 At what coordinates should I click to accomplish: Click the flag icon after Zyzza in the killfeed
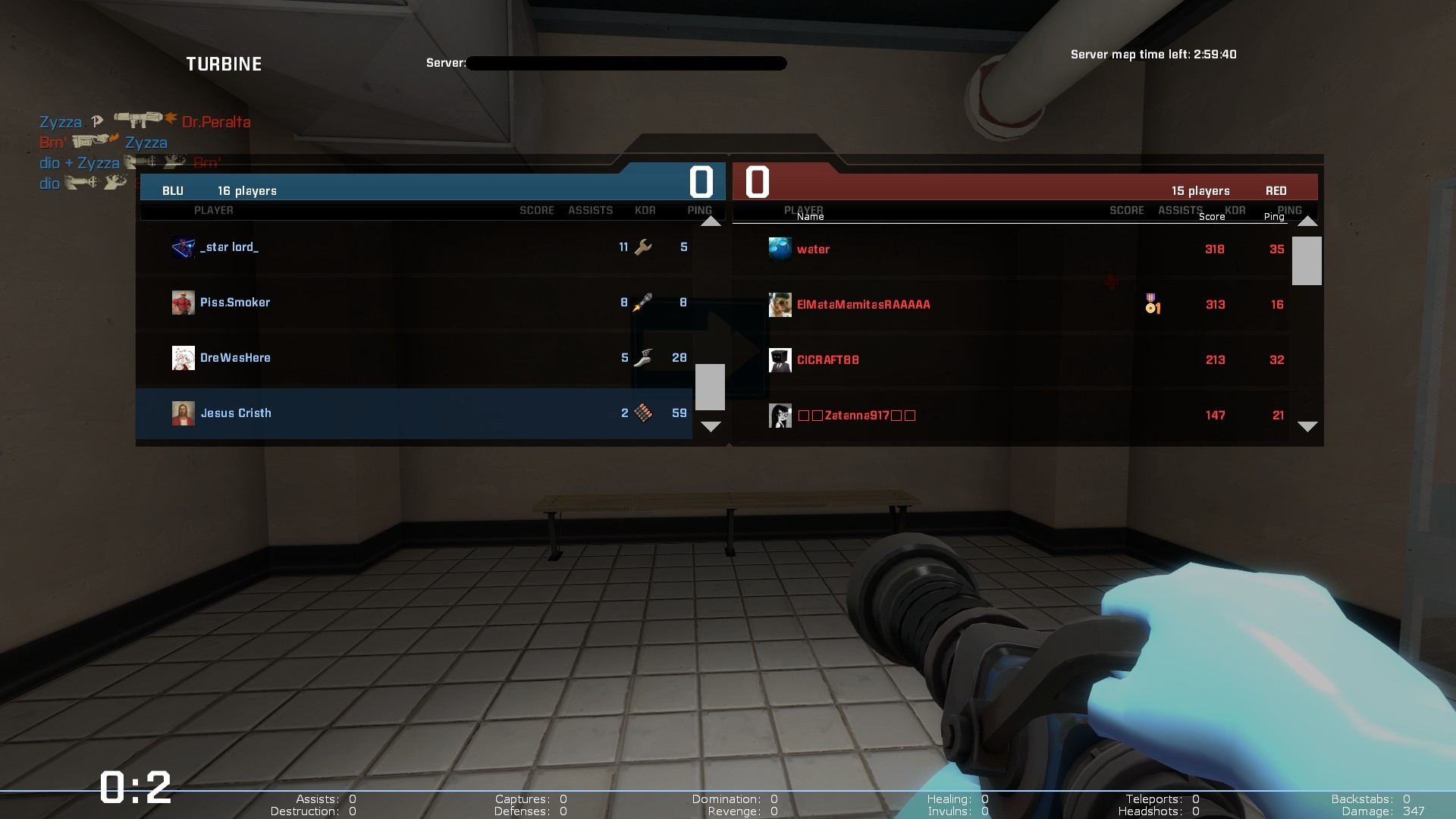click(97, 121)
